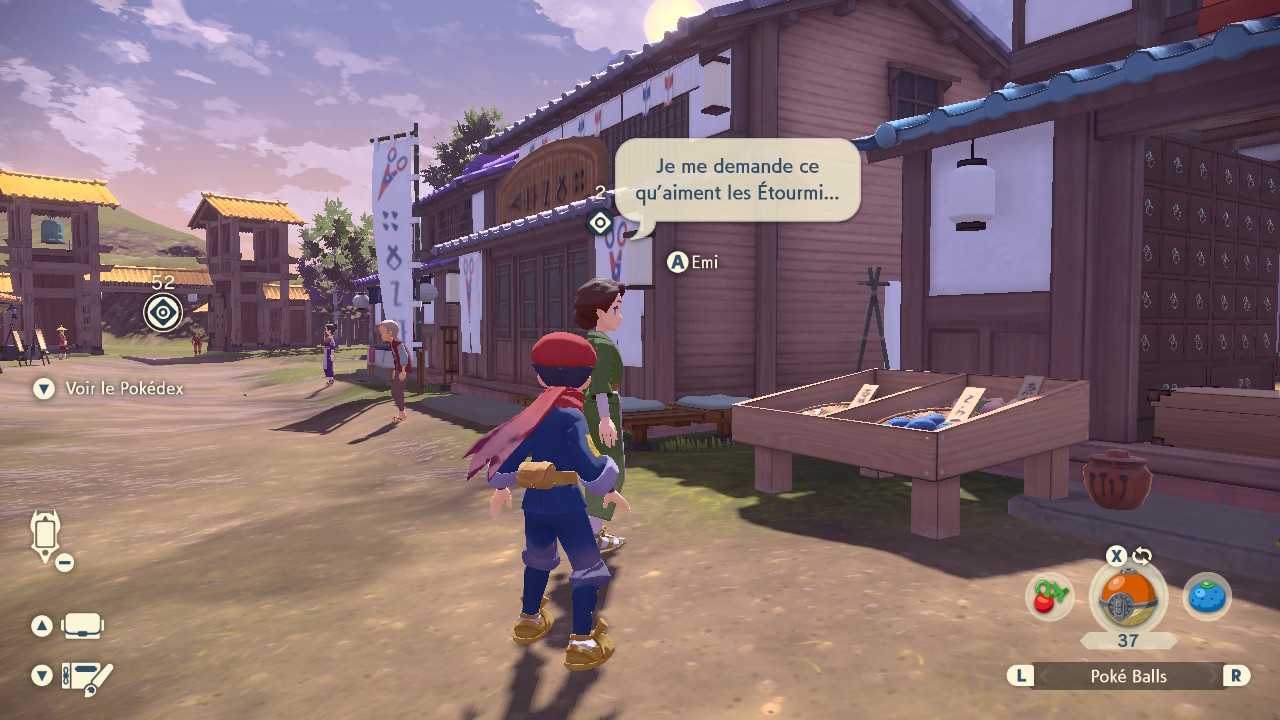The image size is (1280, 720).
Task: Select the Poké Ball in the item wheel
Action: pyautogui.click(x=1127, y=598)
